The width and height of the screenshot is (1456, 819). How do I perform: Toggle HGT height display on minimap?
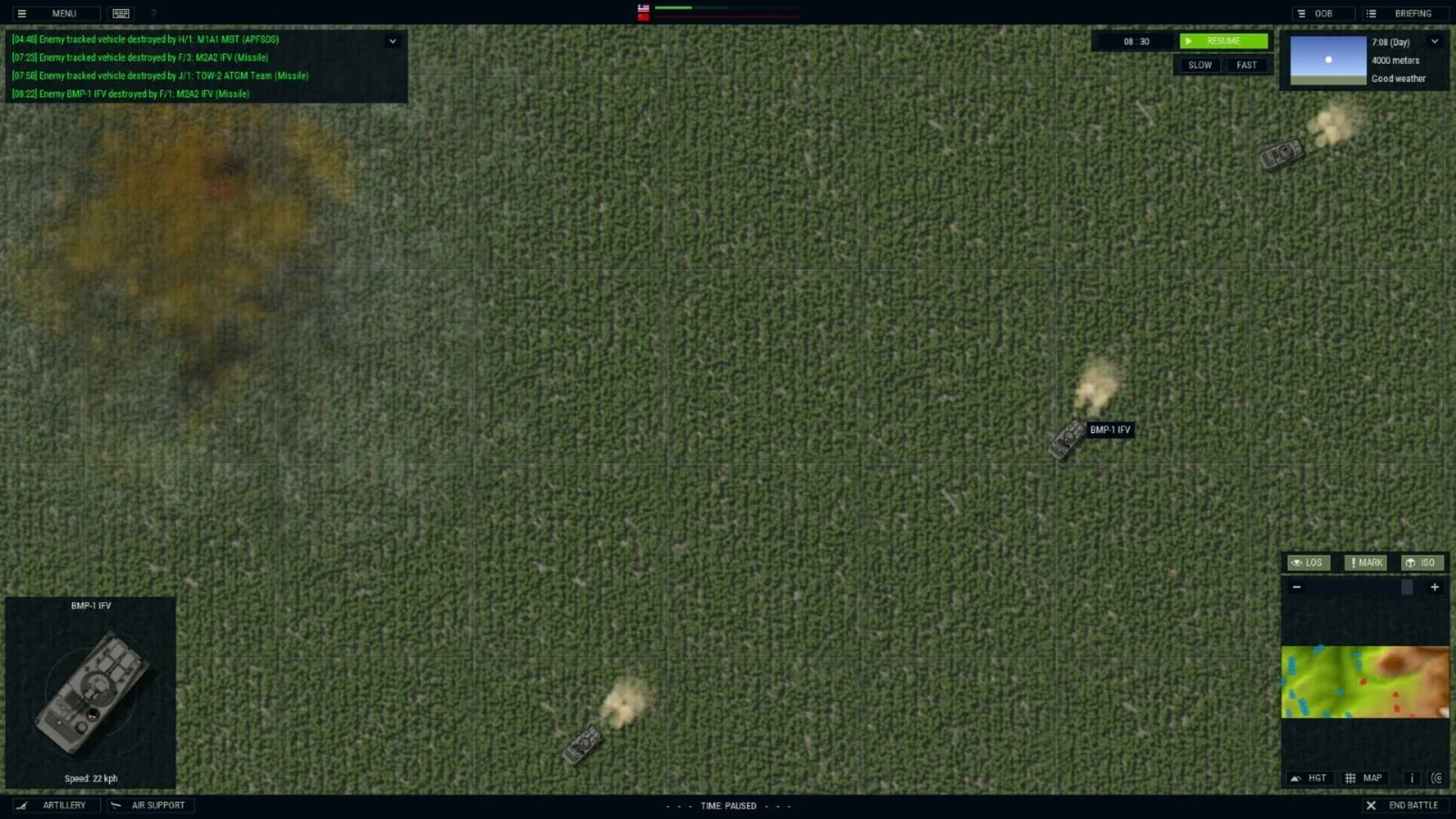[1310, 778]
